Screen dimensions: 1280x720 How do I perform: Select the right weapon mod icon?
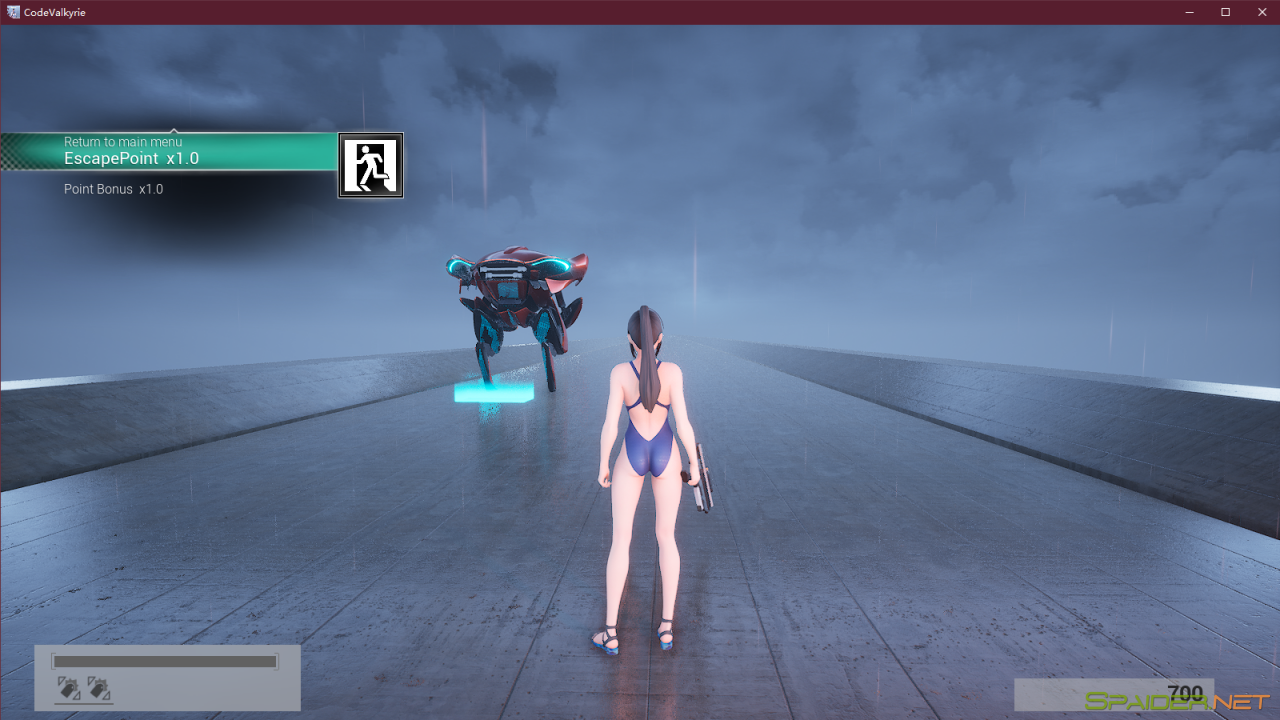tap(97, 688)
